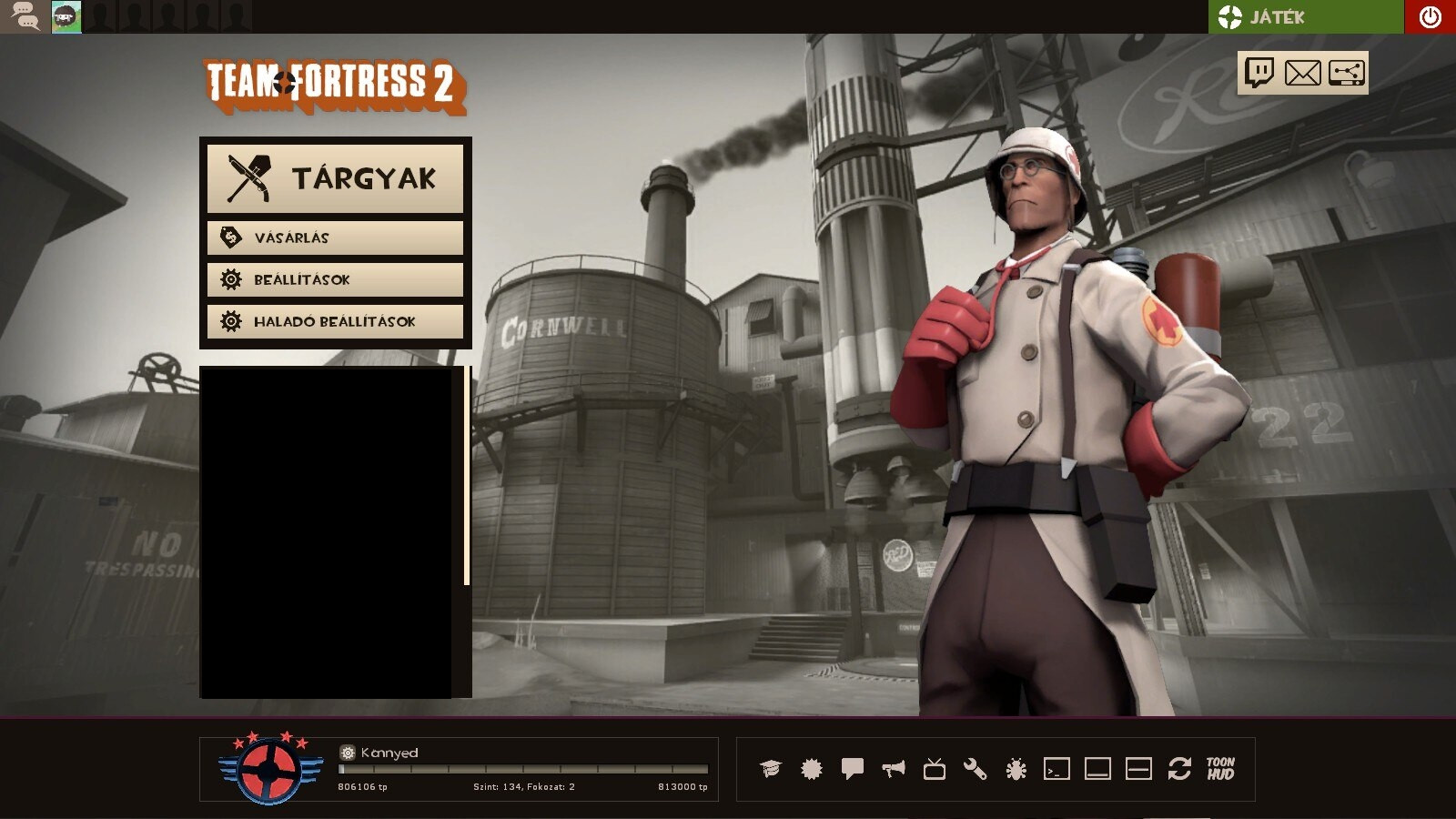Screen dimensions: 1456x819
Task: Select the new user burst icon
Action: (x=813, y=770)
